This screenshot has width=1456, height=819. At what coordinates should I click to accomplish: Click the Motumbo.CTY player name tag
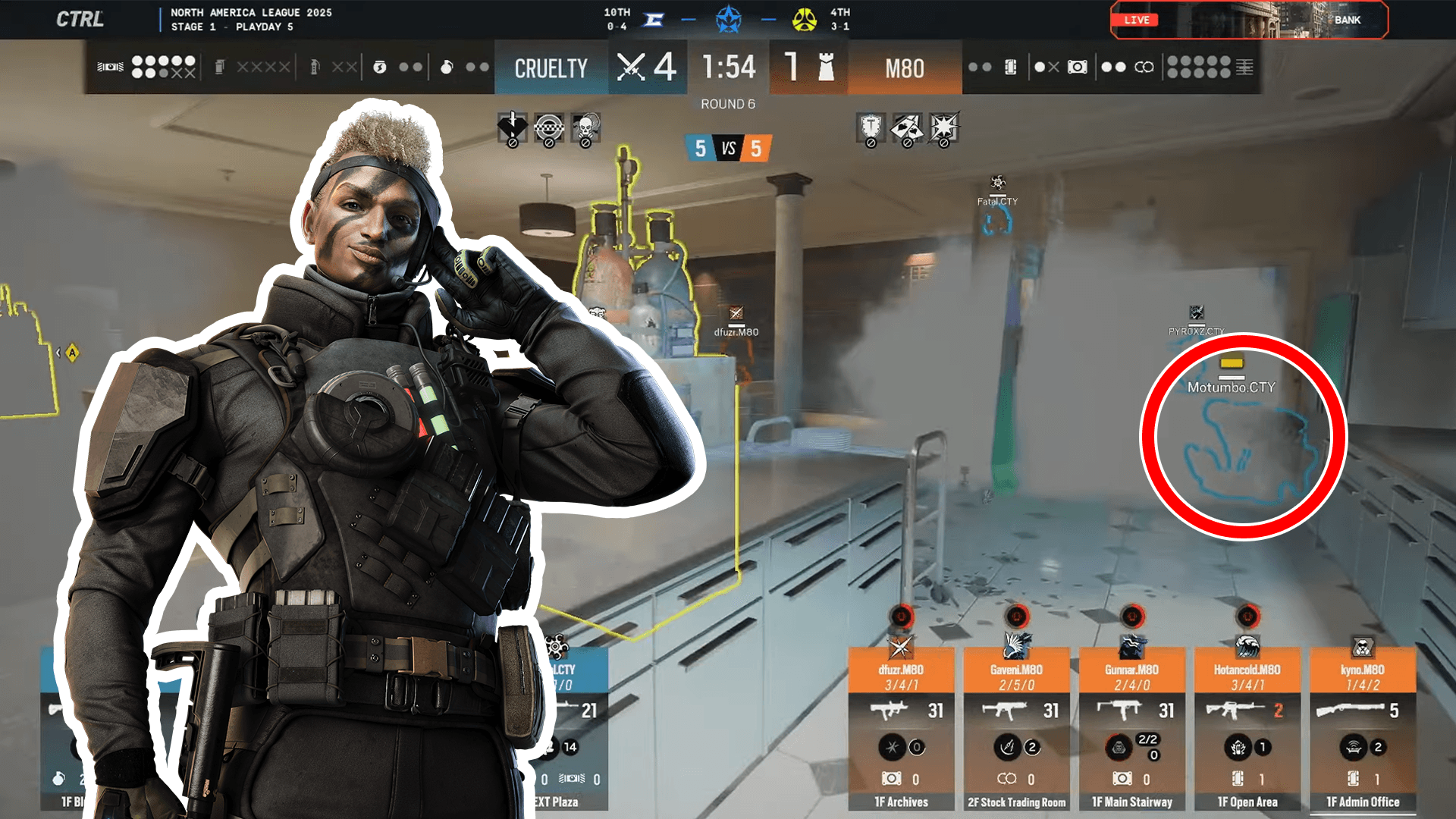[x=1232, y=387]
